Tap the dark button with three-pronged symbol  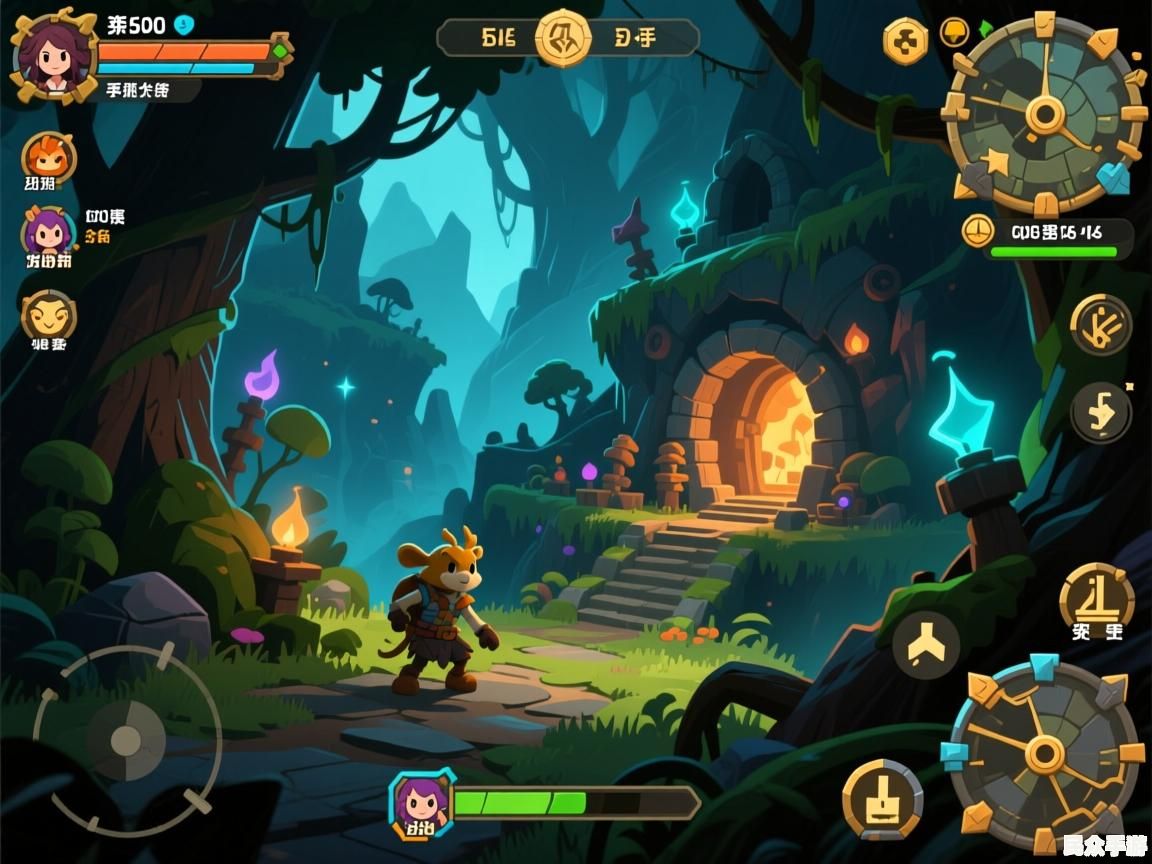tap(926, 646)
